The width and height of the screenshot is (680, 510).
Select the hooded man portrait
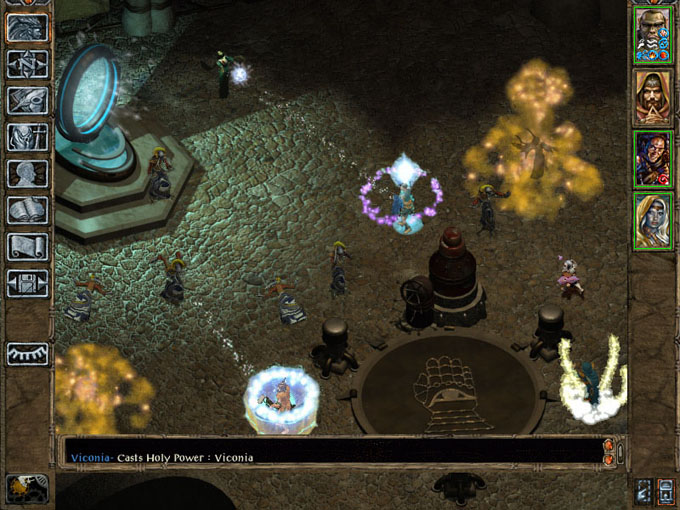coord(652,97)
